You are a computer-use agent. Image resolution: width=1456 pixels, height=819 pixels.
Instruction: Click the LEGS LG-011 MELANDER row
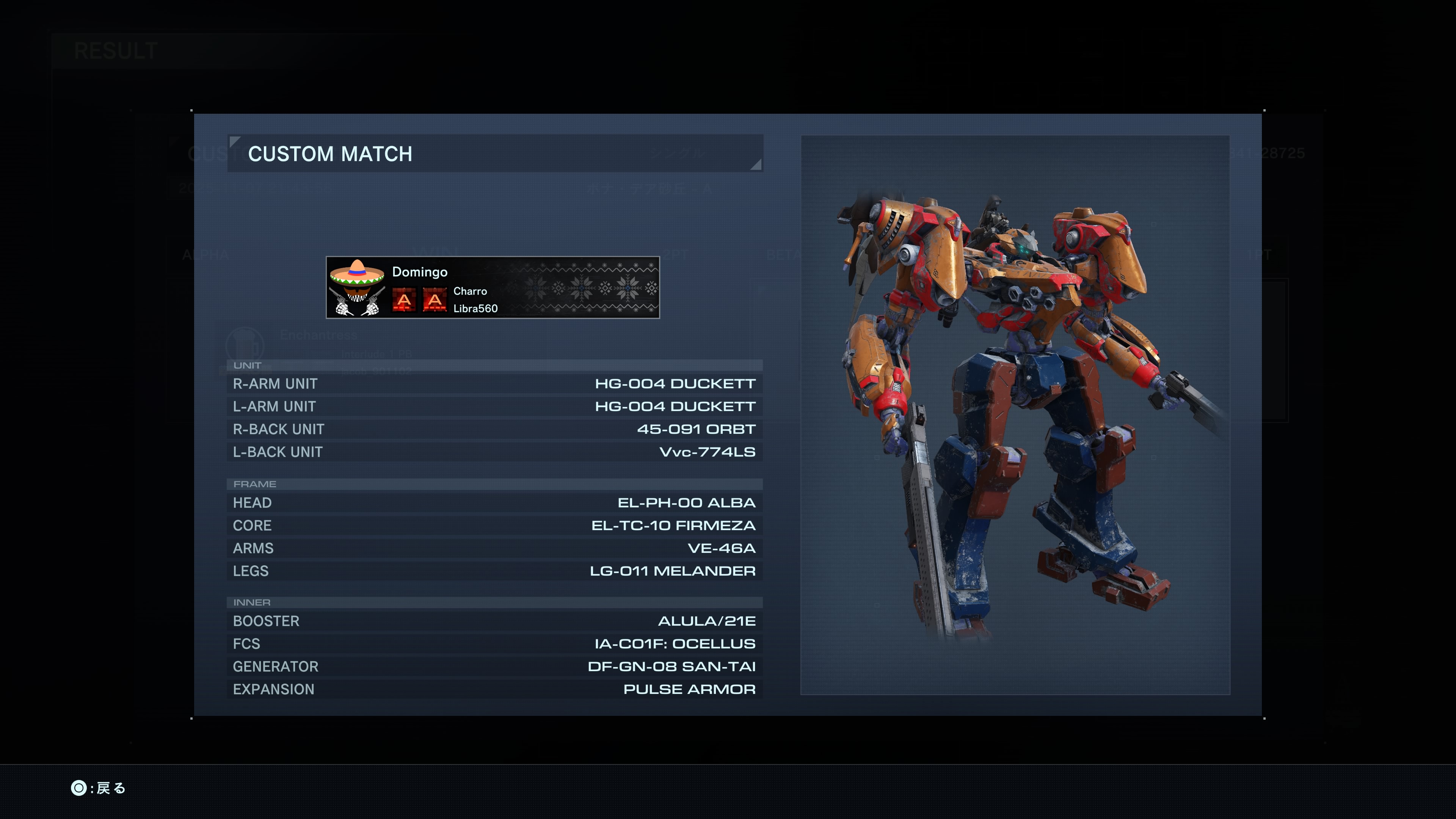[x=494, y=571]
